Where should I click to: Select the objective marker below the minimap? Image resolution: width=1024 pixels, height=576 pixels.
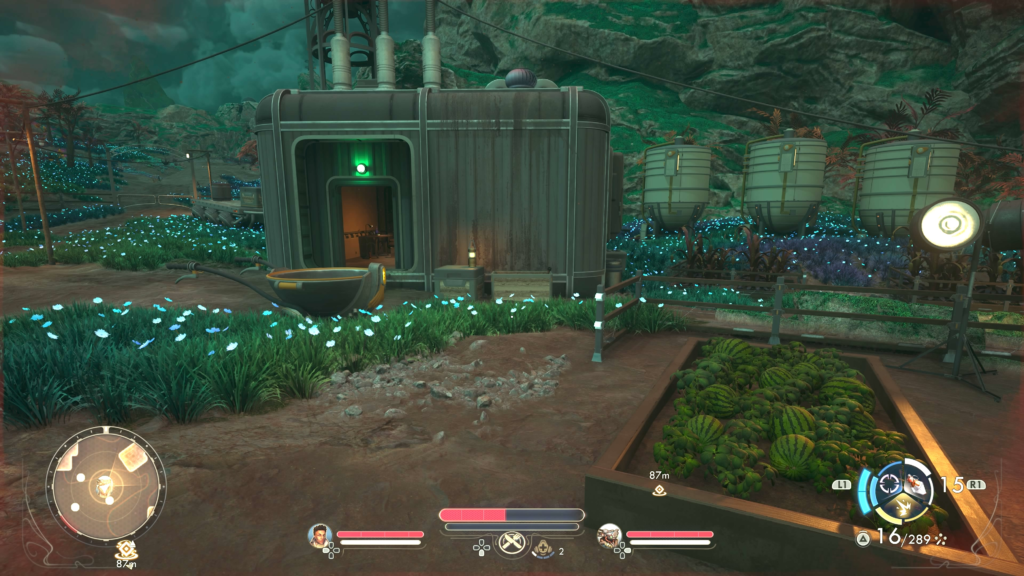(x=126, y=548)
